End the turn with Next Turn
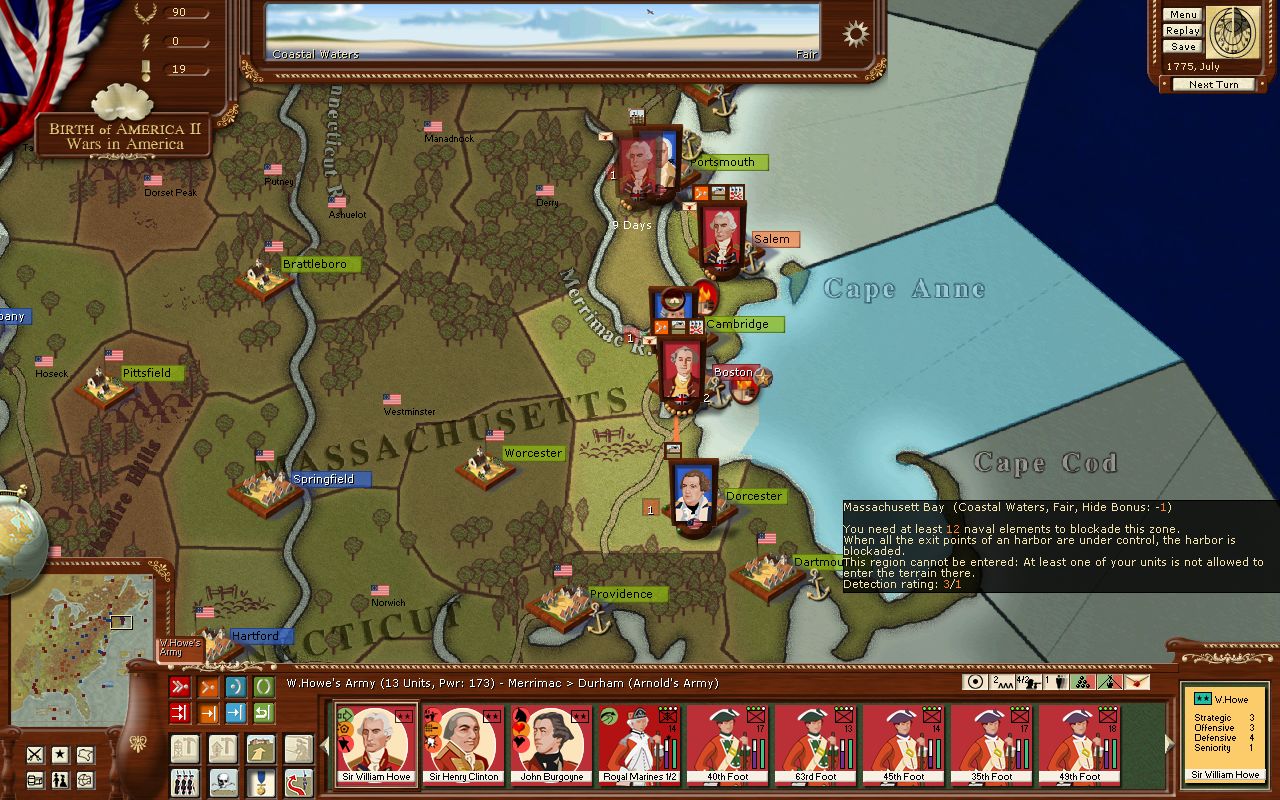1280x800 pixels. coord(1213,85)
